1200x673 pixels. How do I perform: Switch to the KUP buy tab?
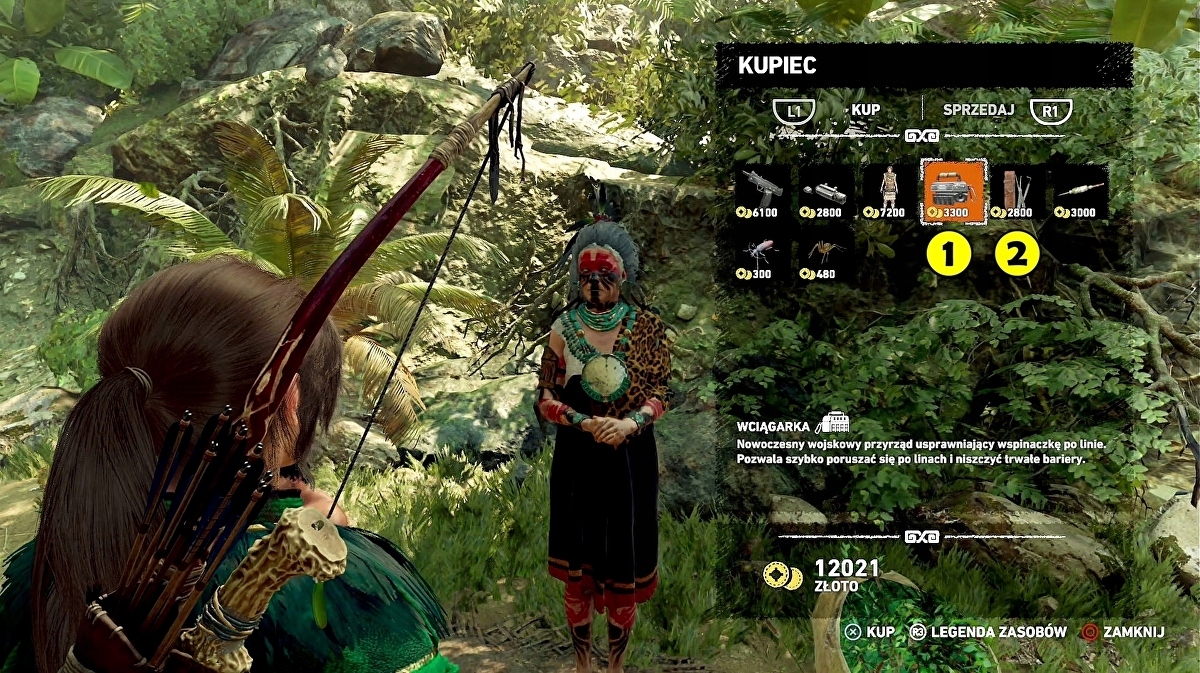(864, 110)
